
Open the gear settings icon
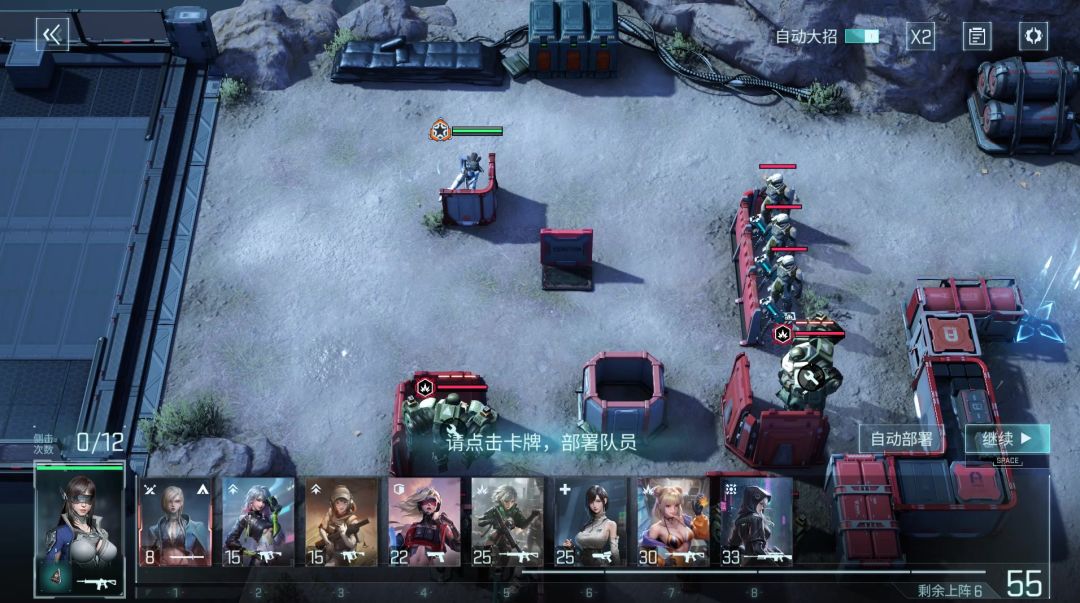tap(1033, 37)
